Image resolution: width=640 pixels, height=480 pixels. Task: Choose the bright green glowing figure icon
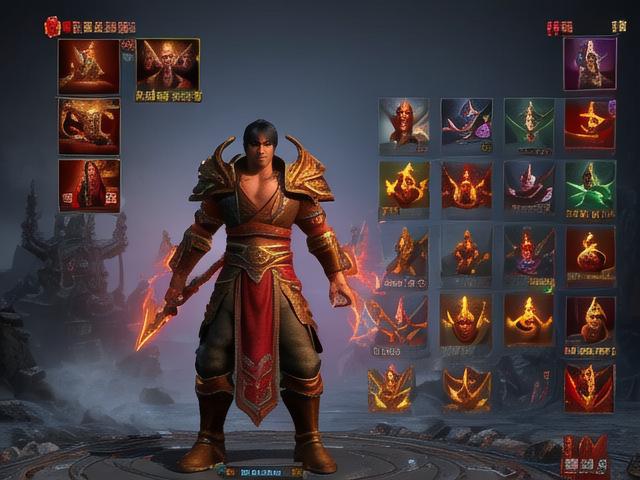coord(590,184)
